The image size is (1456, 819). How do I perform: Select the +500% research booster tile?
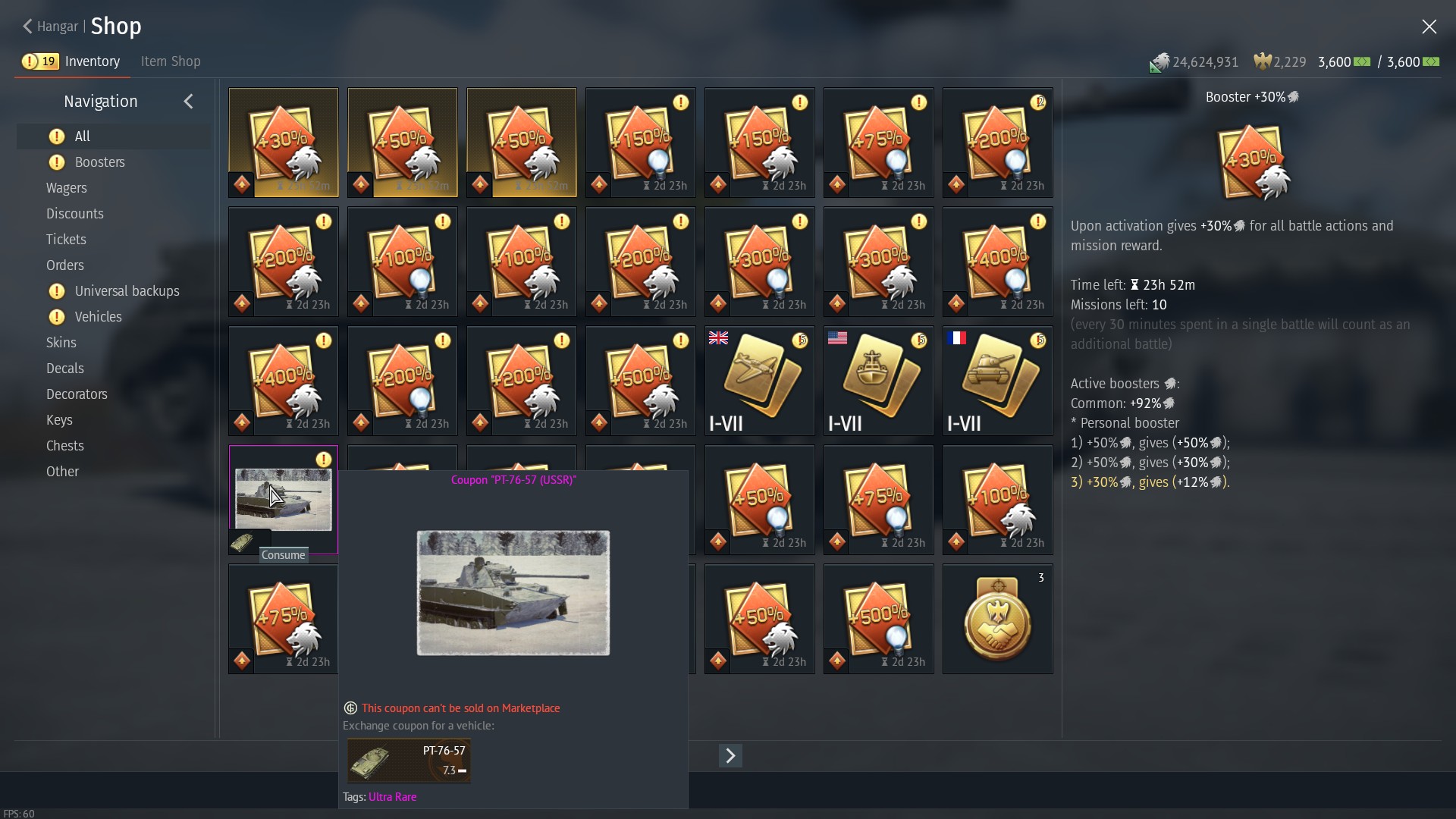click(x=877, y=619)
